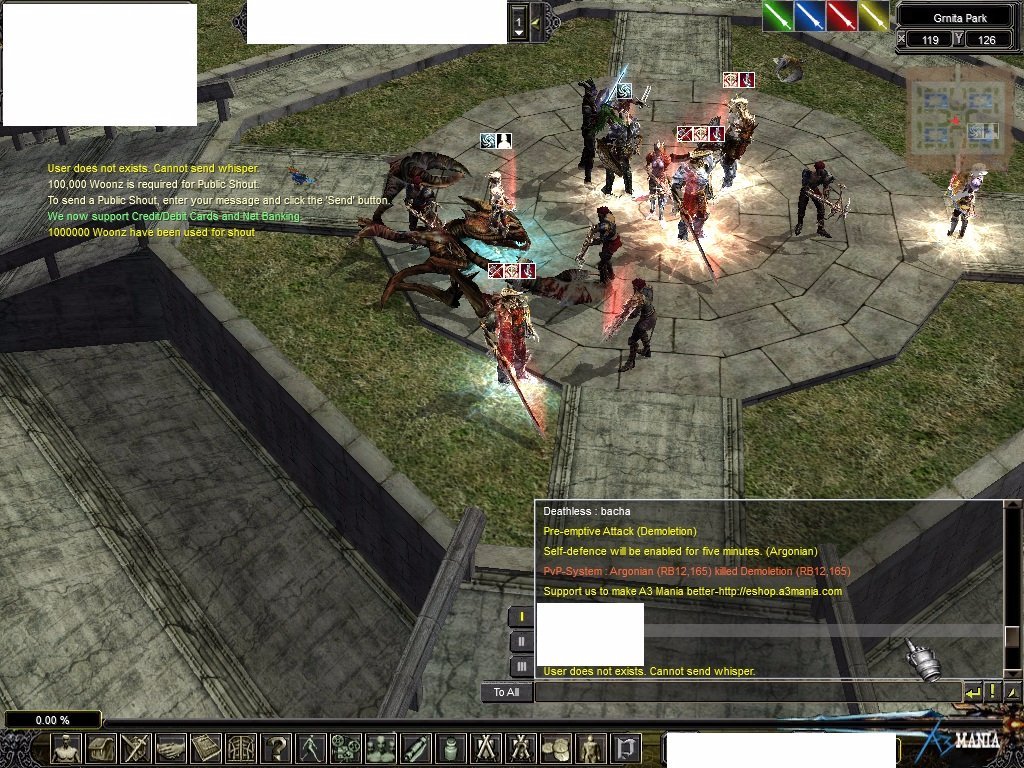The height and width of the screenshot is (768, 1024).
Task: Toggle the walking figure run/walk icon
Action: (311, 748)
